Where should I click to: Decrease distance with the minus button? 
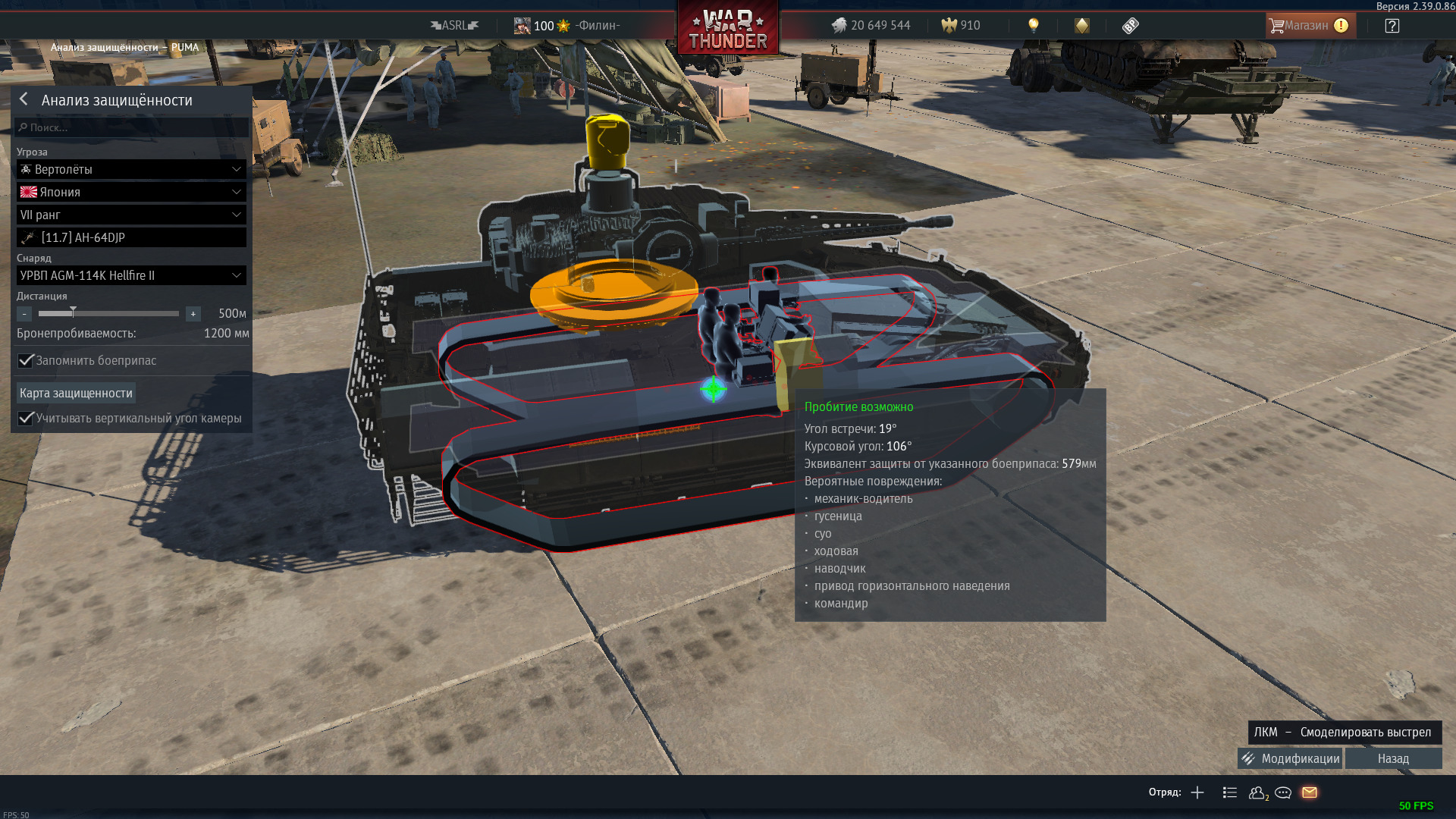(24, 314)
